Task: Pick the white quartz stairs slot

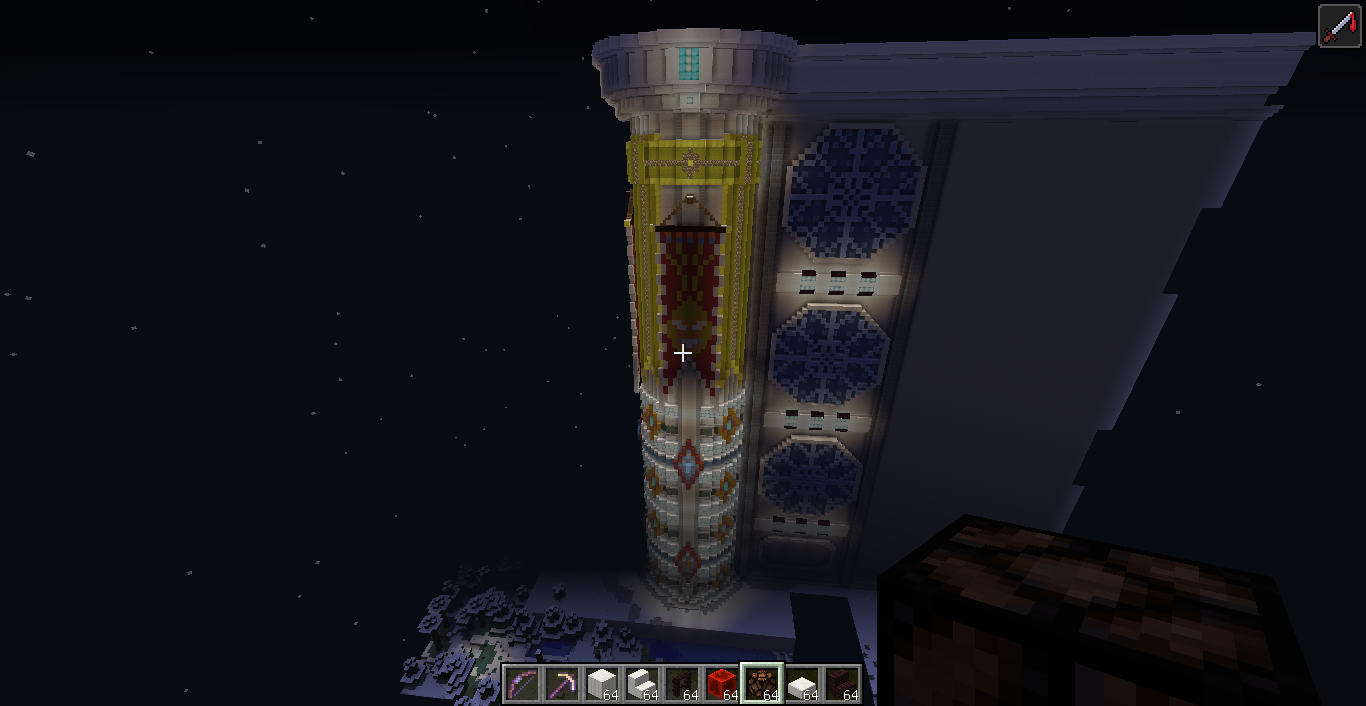Action: tap(642, 684)
